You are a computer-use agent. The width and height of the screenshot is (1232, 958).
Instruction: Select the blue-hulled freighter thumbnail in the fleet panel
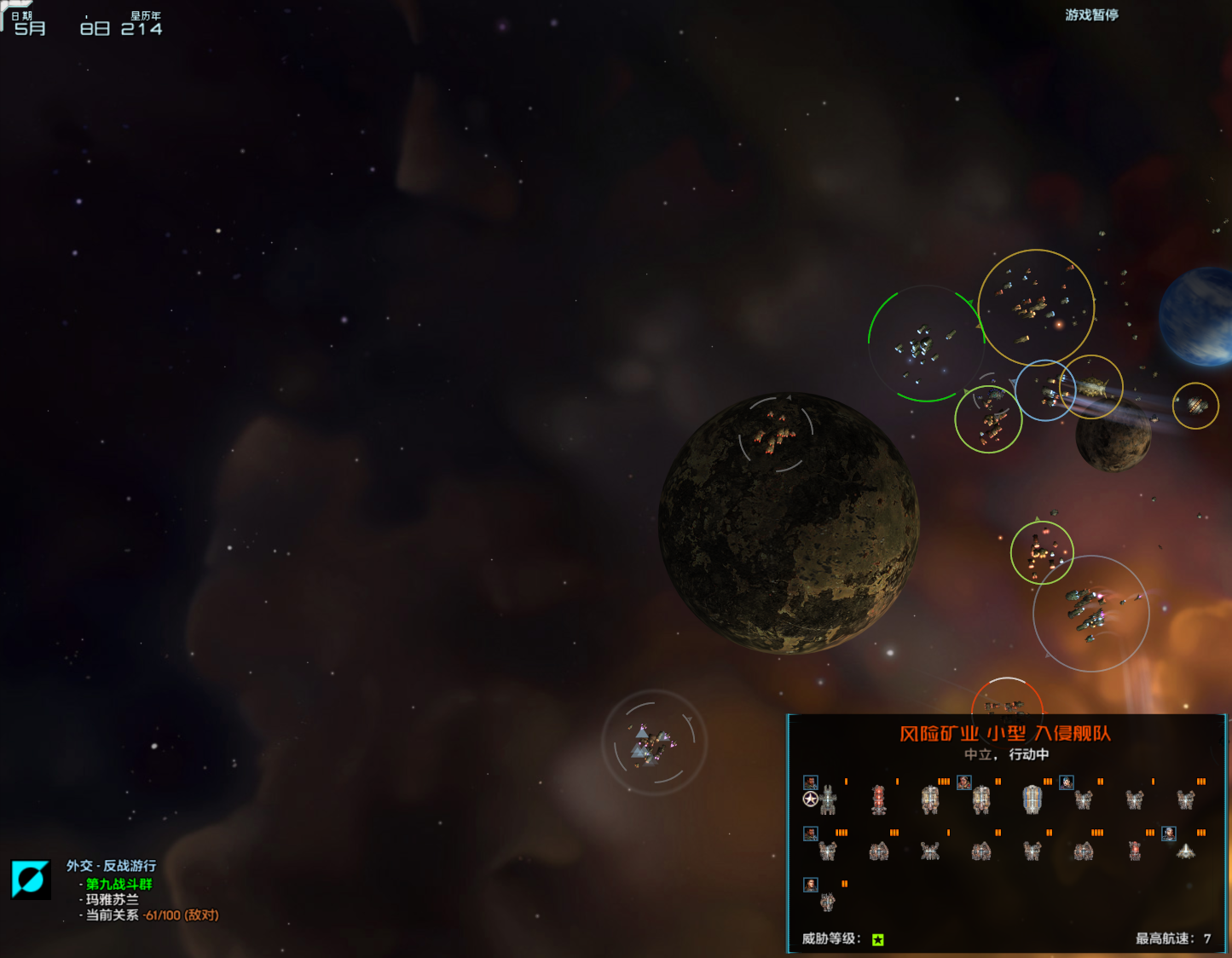click(x=1032, y=801)
